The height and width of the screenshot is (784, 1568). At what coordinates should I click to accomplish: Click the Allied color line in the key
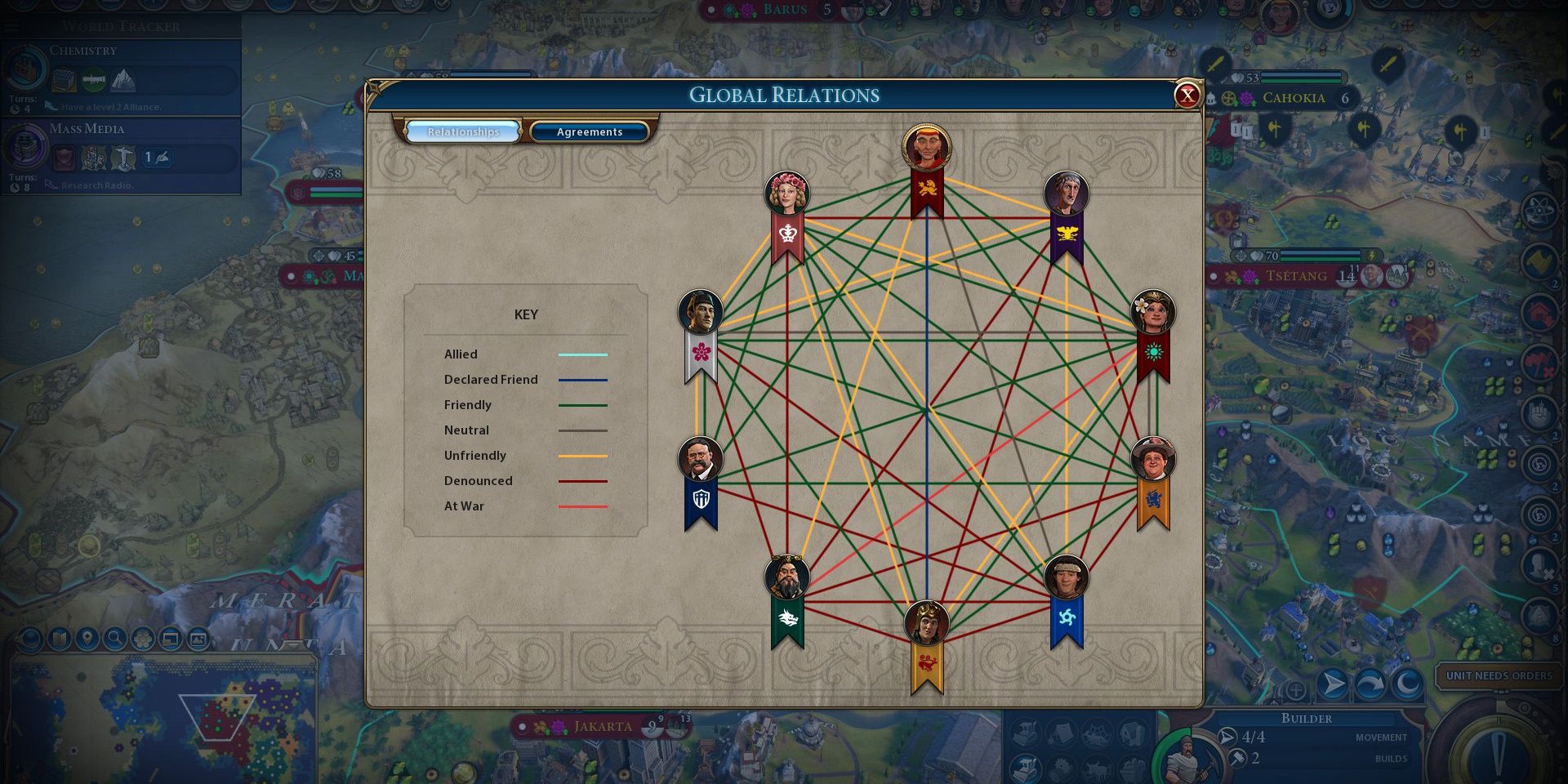[x=581, y=354]
